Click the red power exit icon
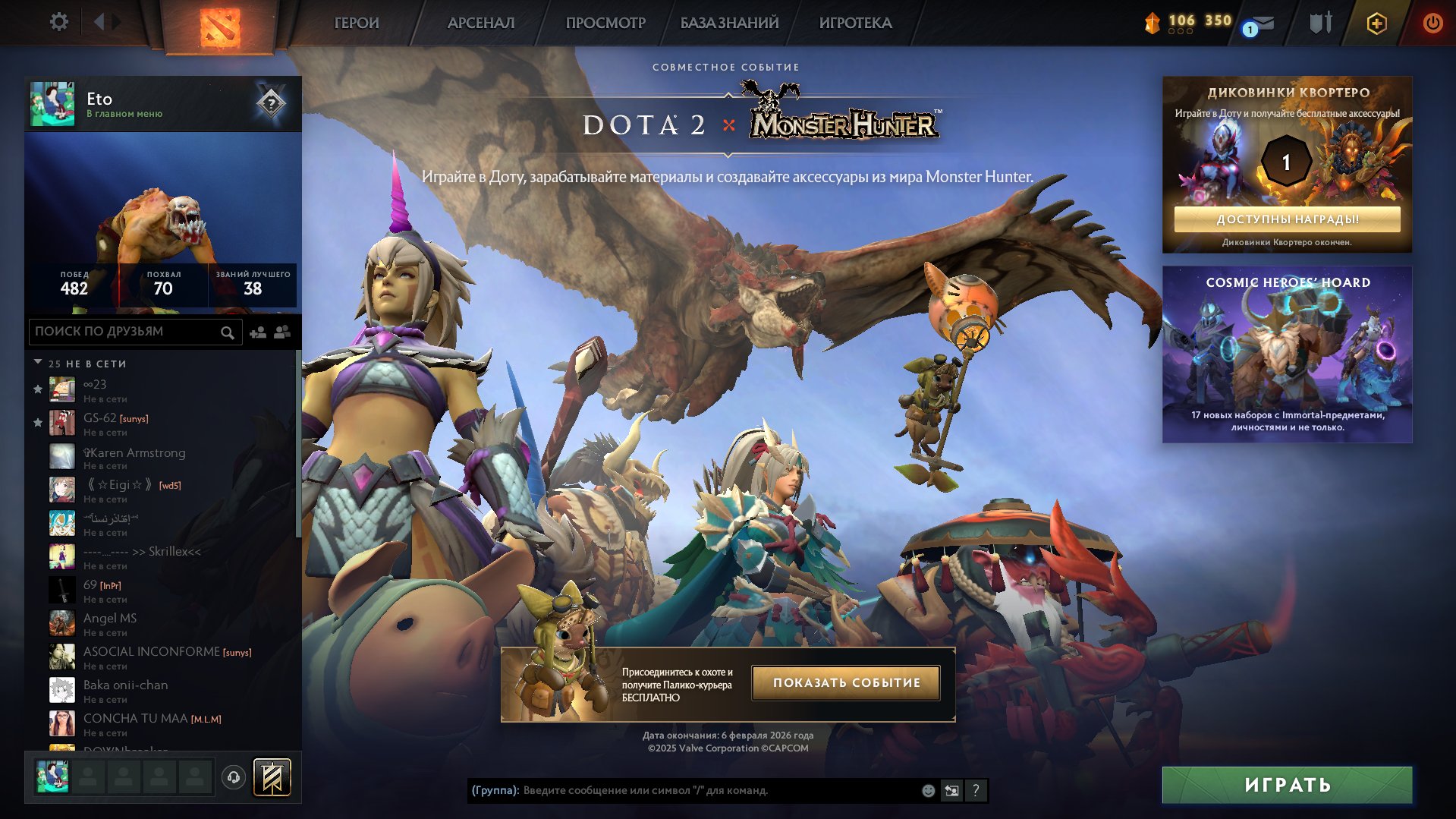1456x819 pixels. (x=1432, y=23)
